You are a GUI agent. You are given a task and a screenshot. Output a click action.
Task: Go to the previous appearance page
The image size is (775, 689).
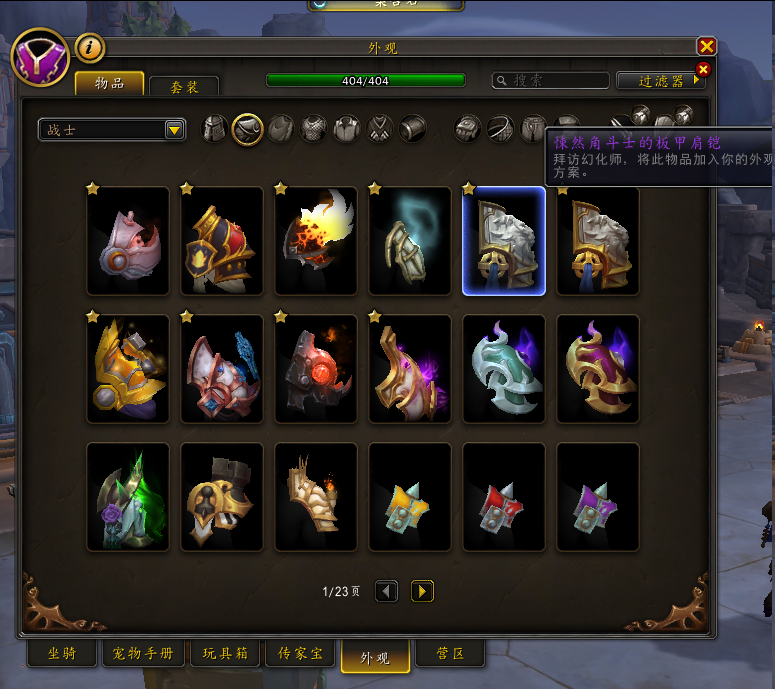tap(386, 591)
